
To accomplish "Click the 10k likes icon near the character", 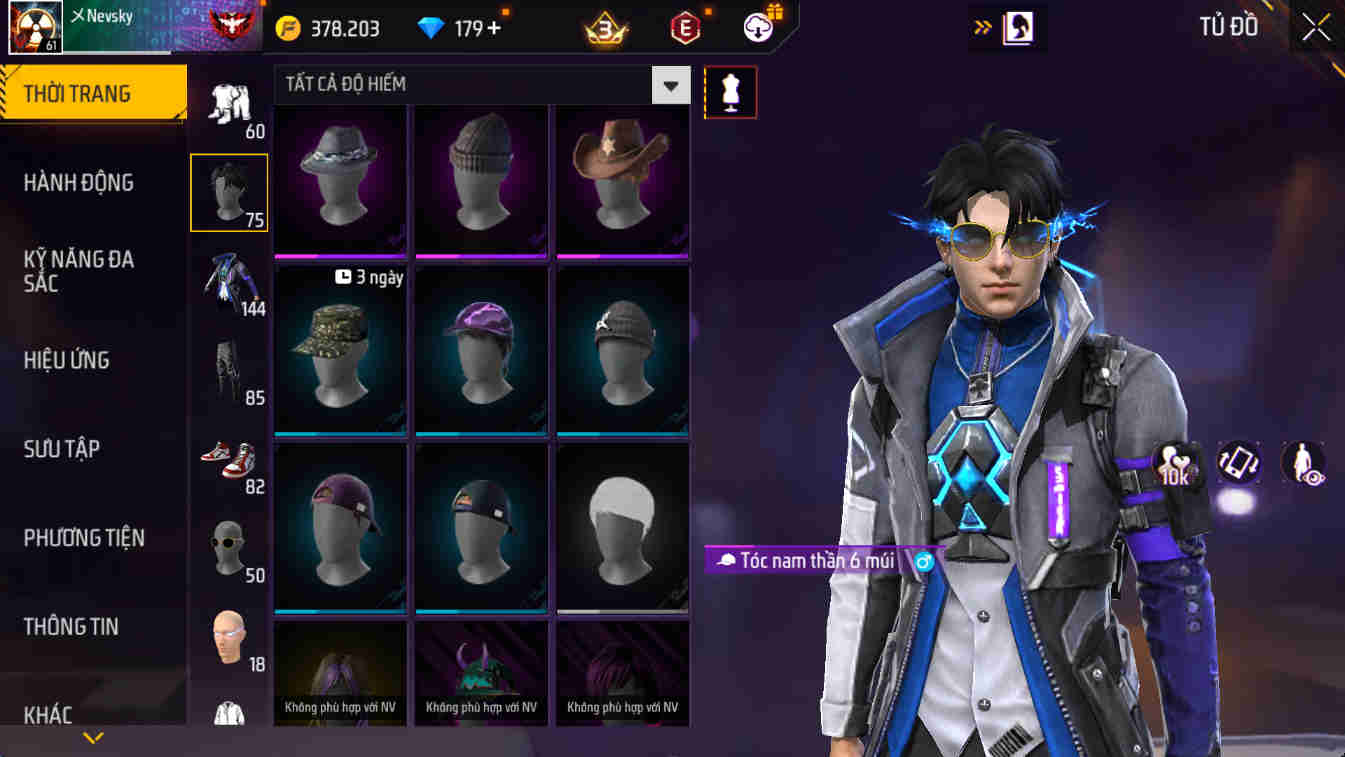I will click(1172, 463).
